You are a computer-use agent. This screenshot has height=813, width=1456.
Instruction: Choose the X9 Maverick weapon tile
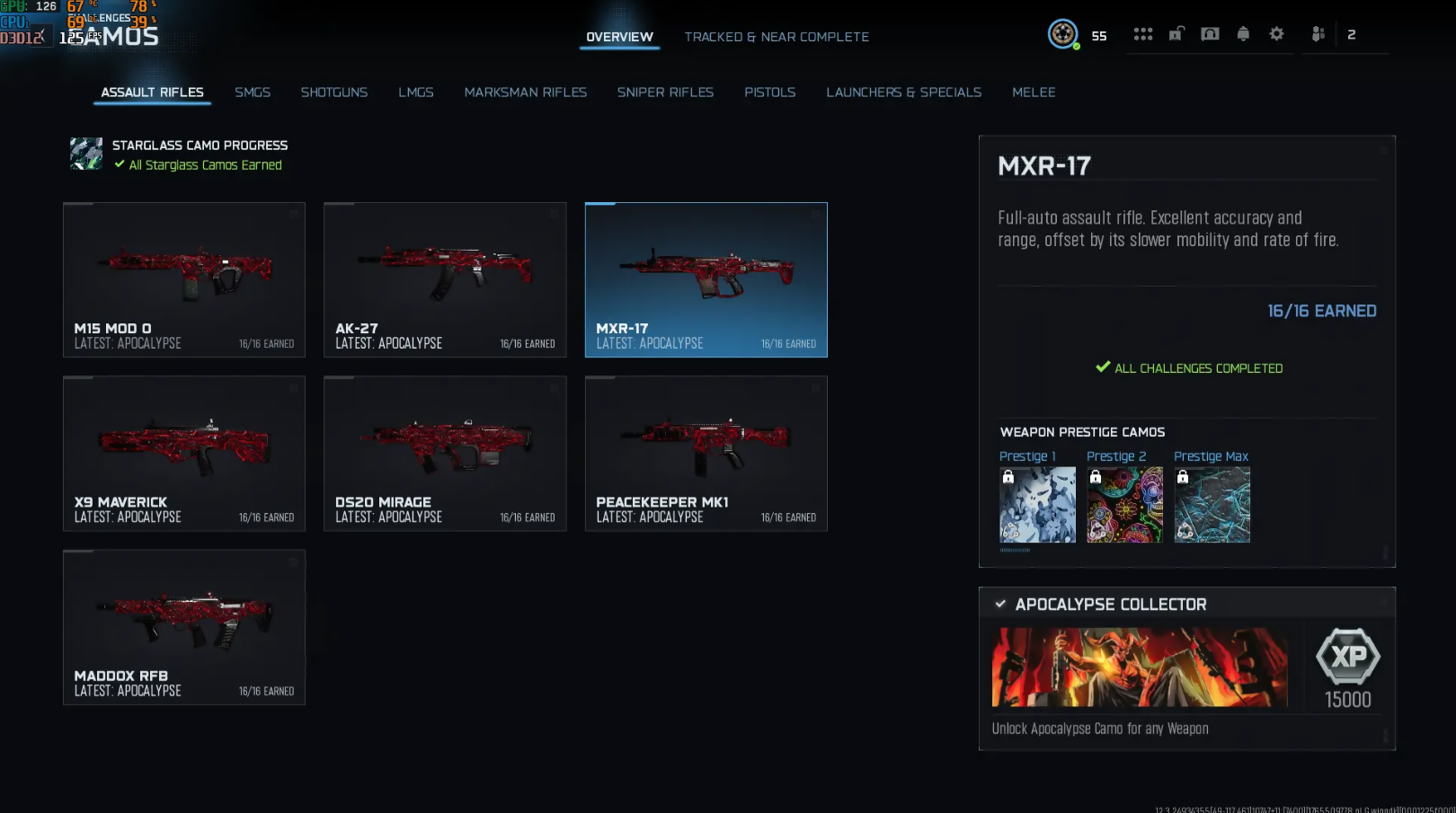184,454
